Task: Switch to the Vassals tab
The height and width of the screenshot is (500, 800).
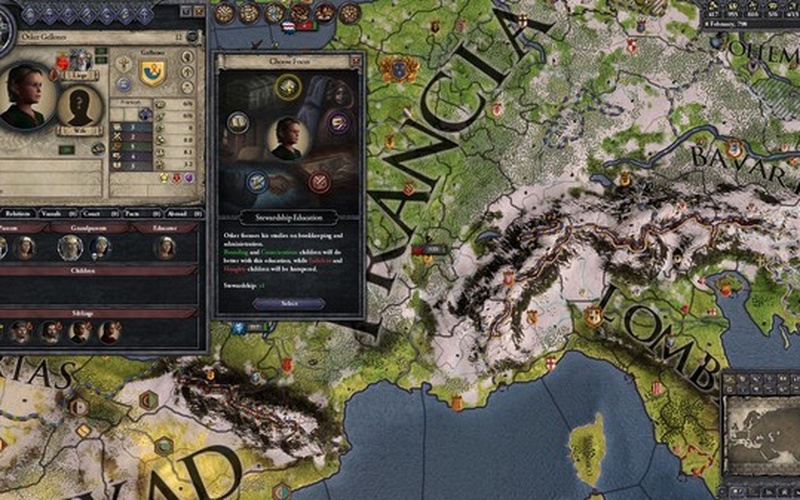Action: (55, 213)
